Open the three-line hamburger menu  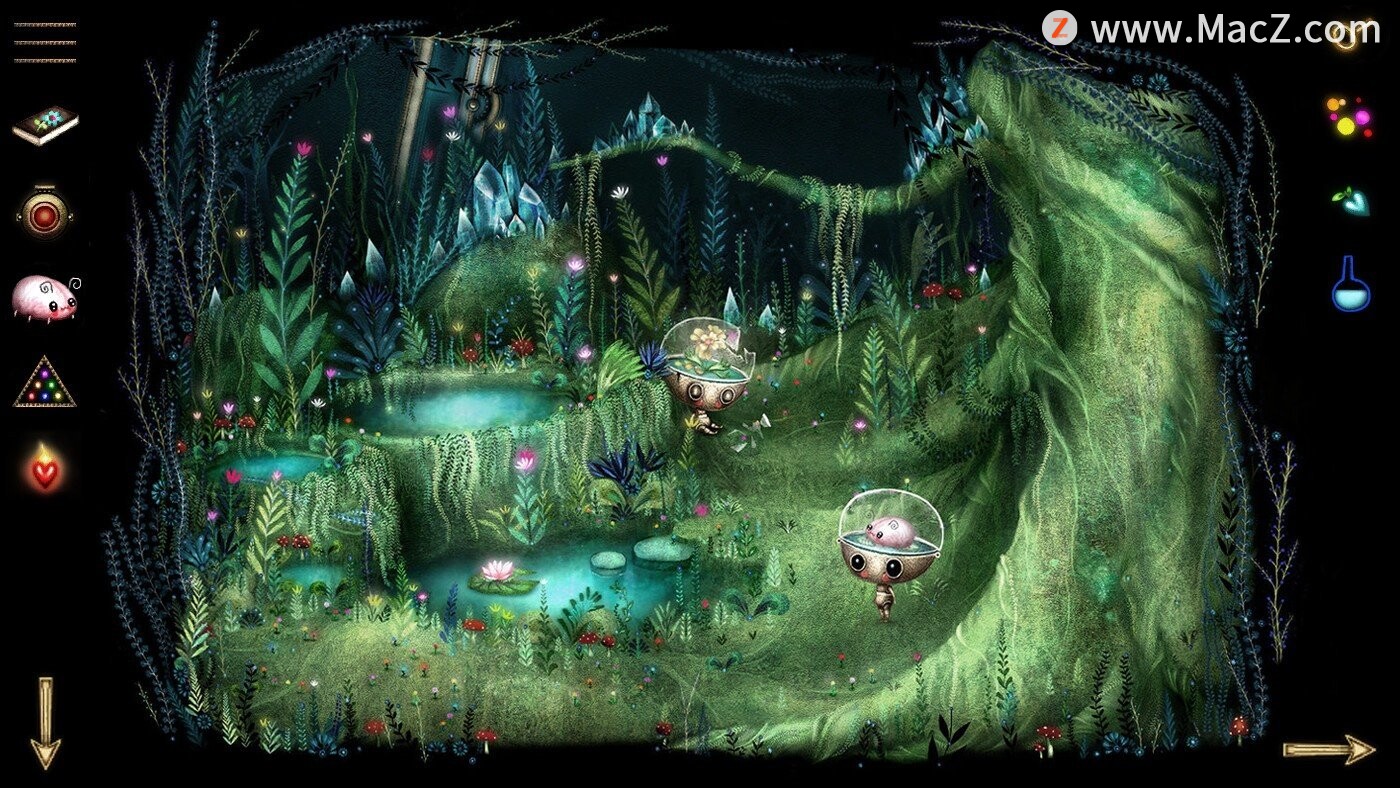45,43
